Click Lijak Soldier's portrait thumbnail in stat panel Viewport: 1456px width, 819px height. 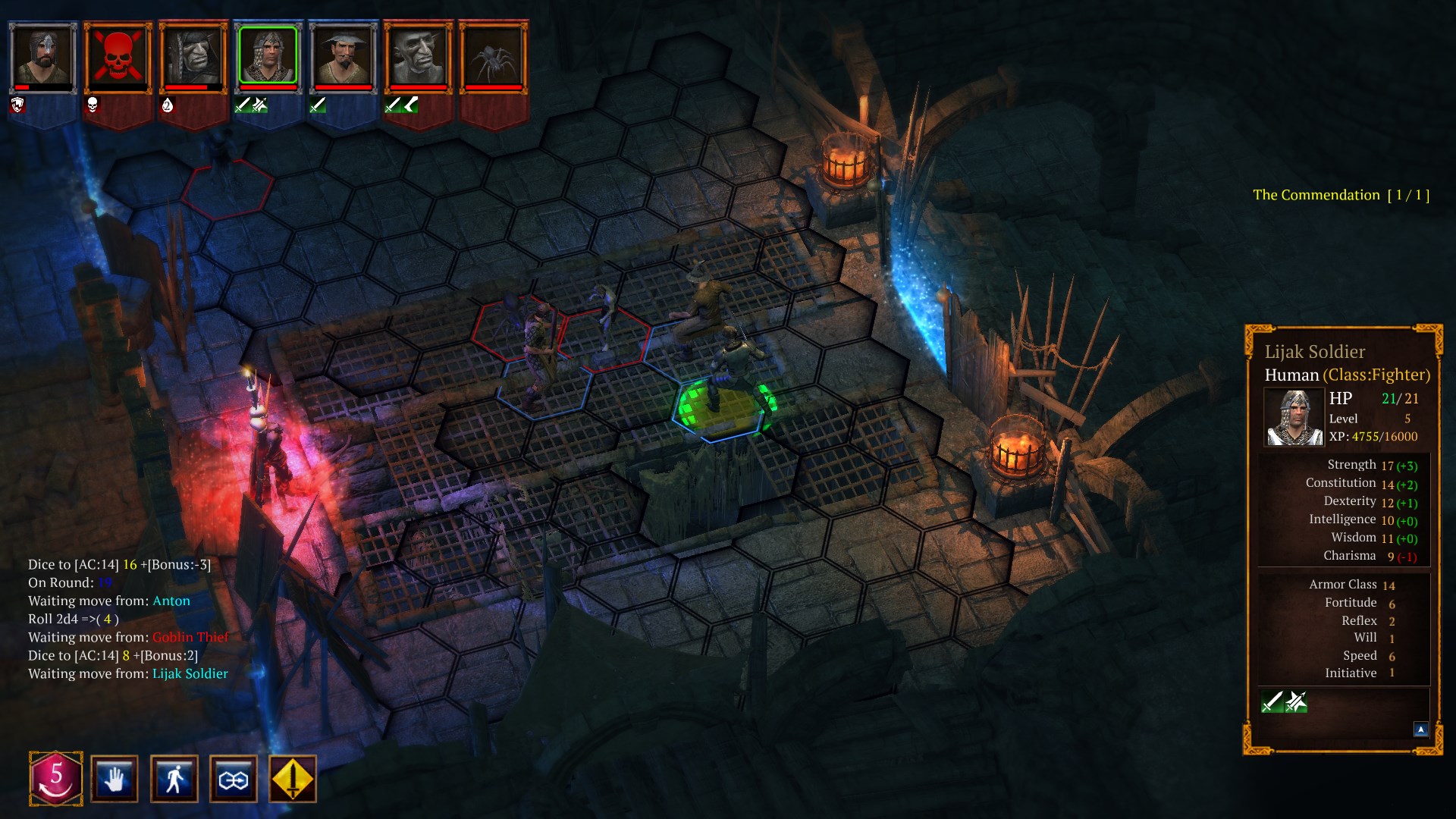[x=1293, y=416]
